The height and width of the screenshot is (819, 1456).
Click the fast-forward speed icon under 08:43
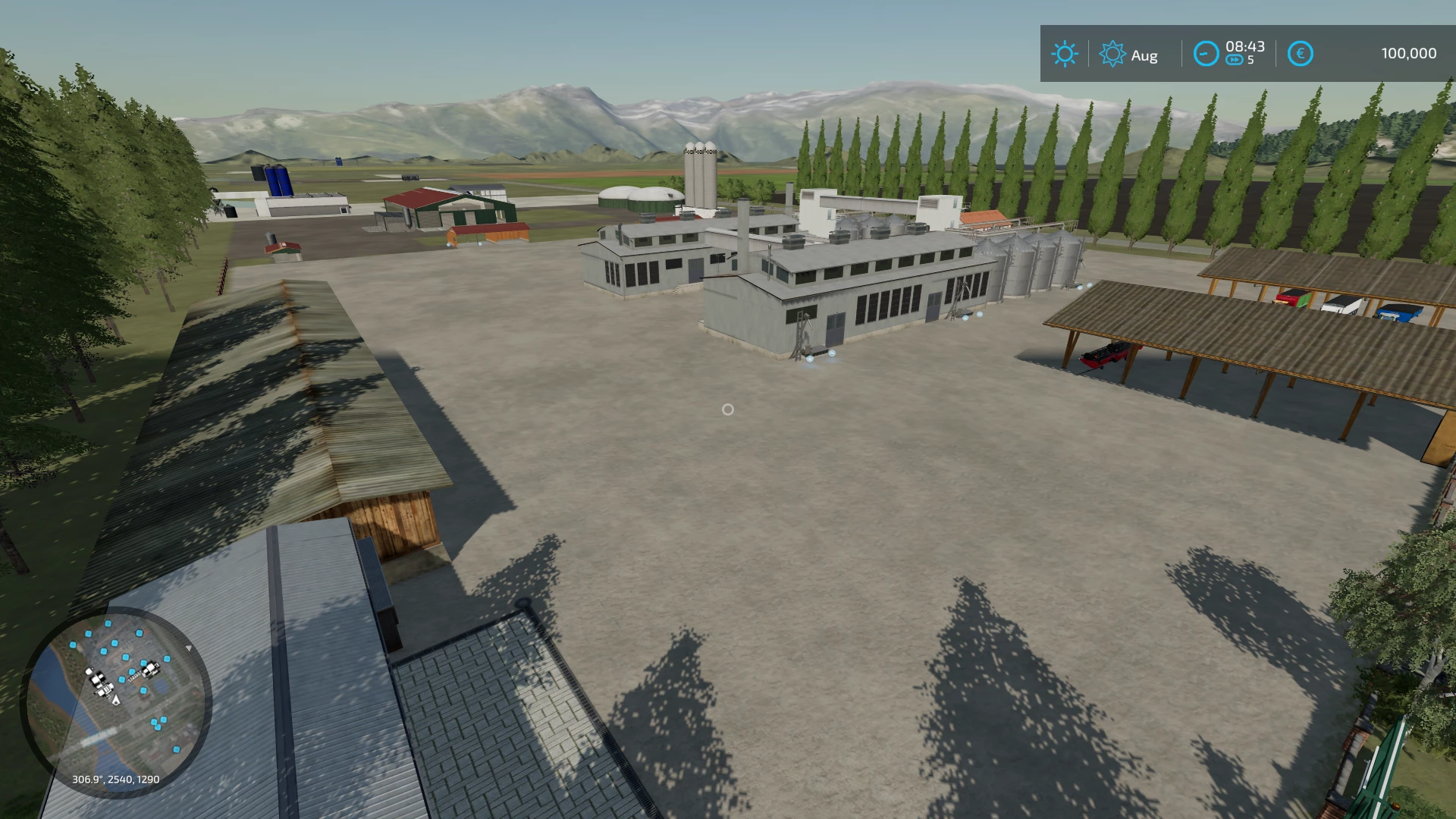point(1235,61)
